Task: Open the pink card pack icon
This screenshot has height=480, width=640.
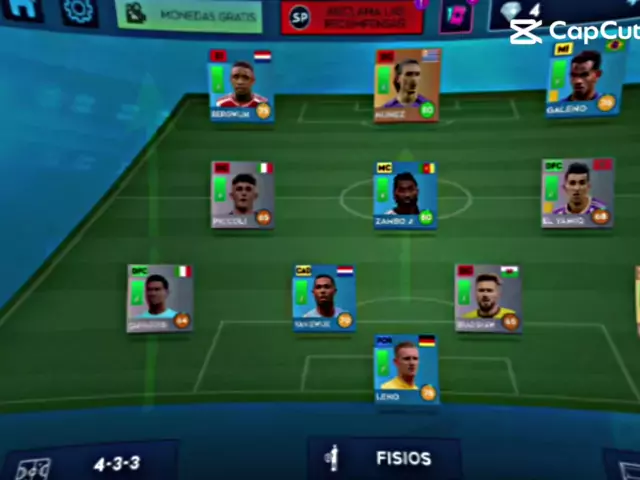Action: click(455, 16)
